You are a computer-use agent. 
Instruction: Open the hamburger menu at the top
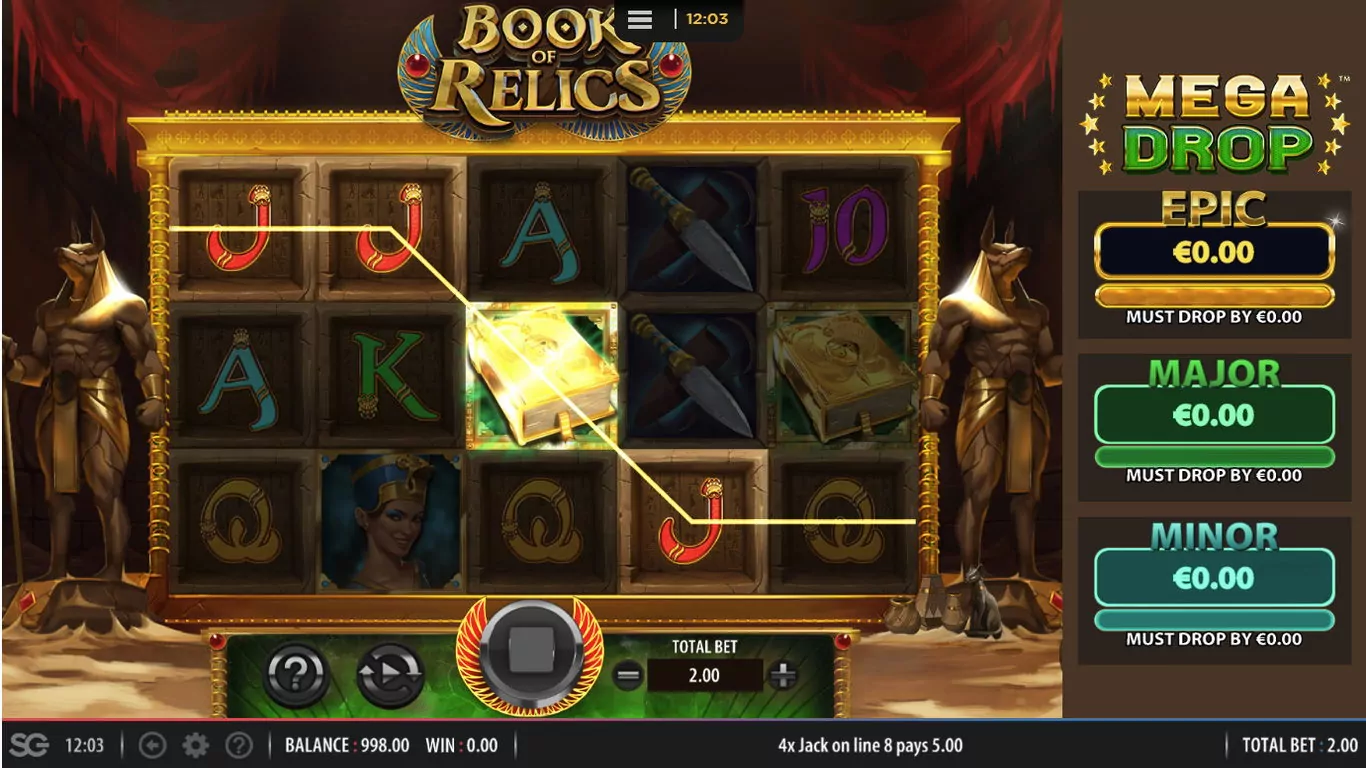click(640, 20)
